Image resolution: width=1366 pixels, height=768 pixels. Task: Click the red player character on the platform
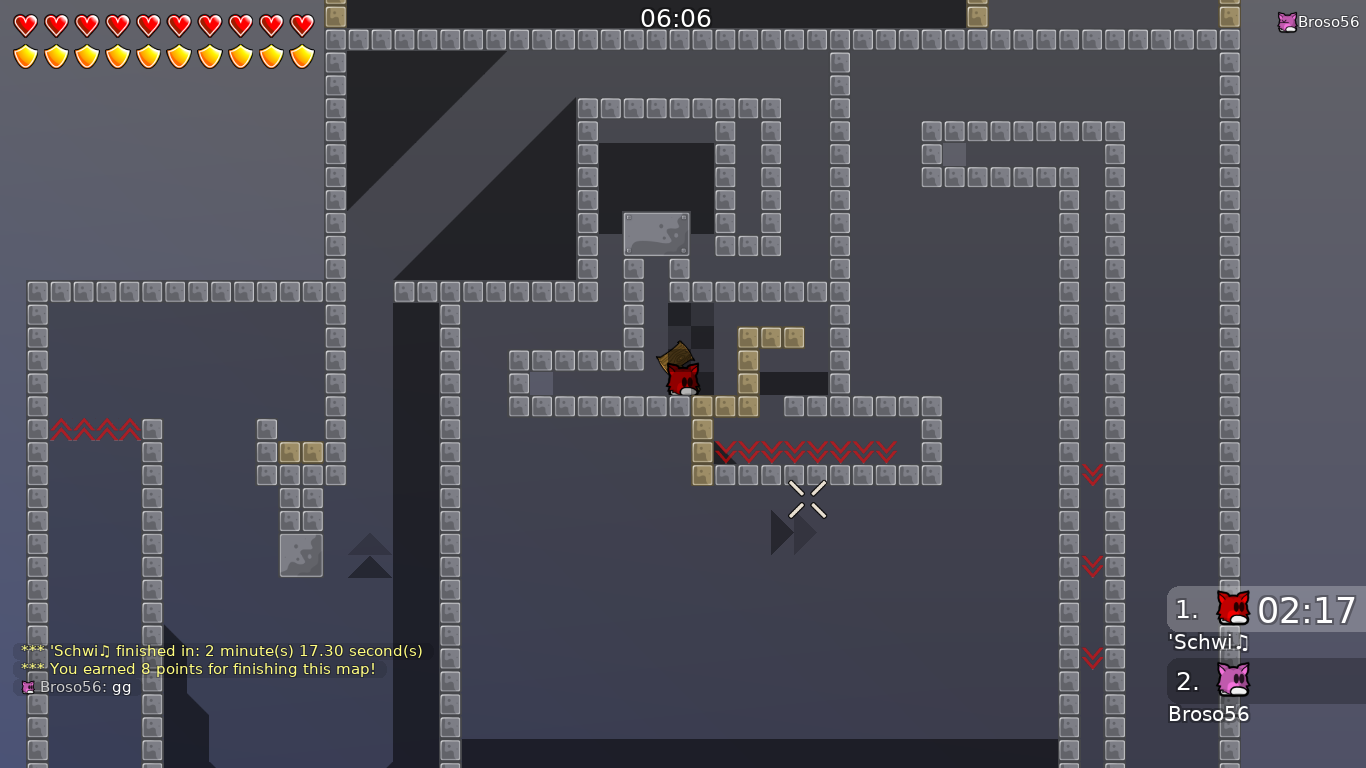click(683, 378)
